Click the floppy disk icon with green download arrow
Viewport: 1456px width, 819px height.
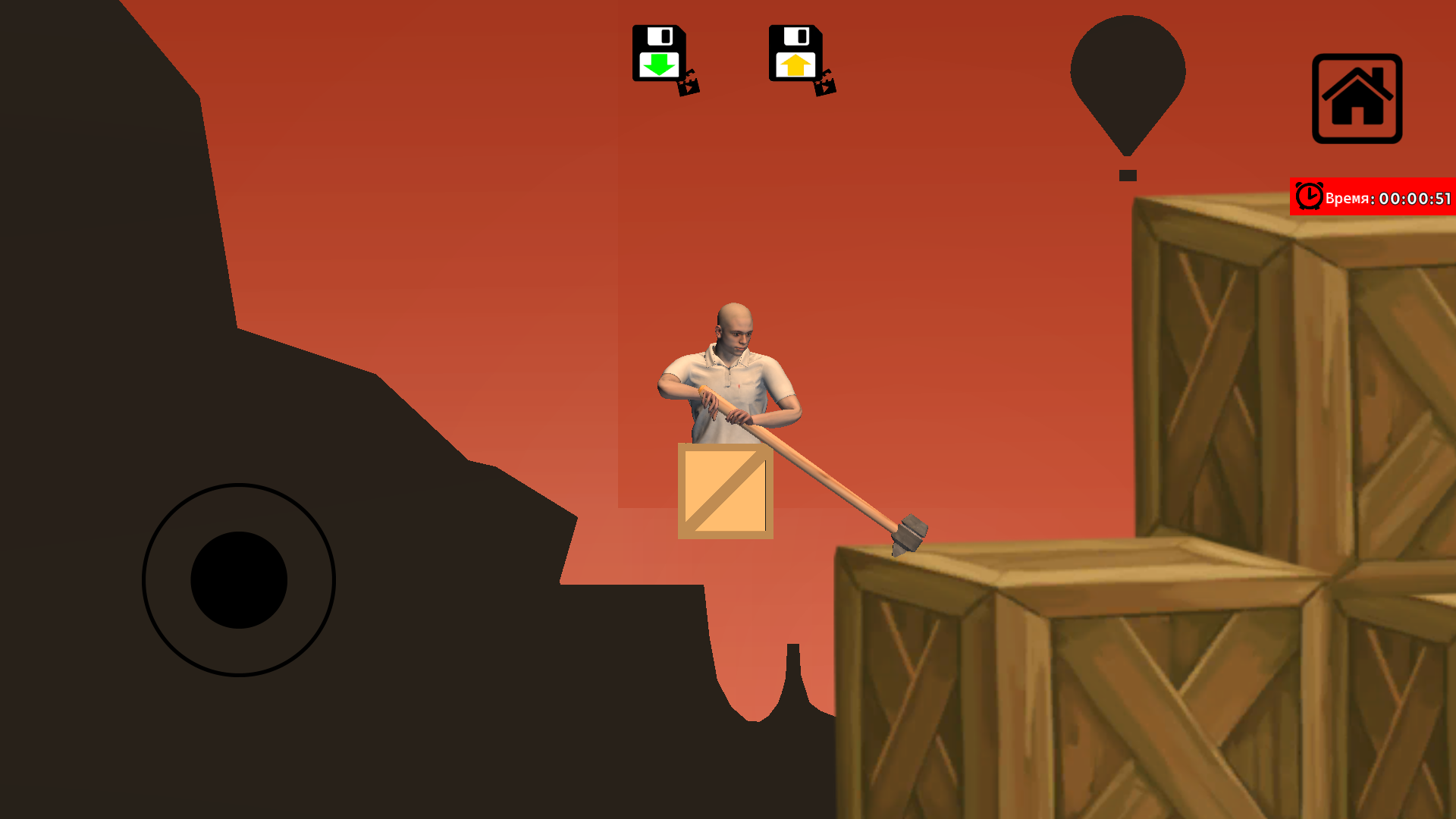coord(660,53)
